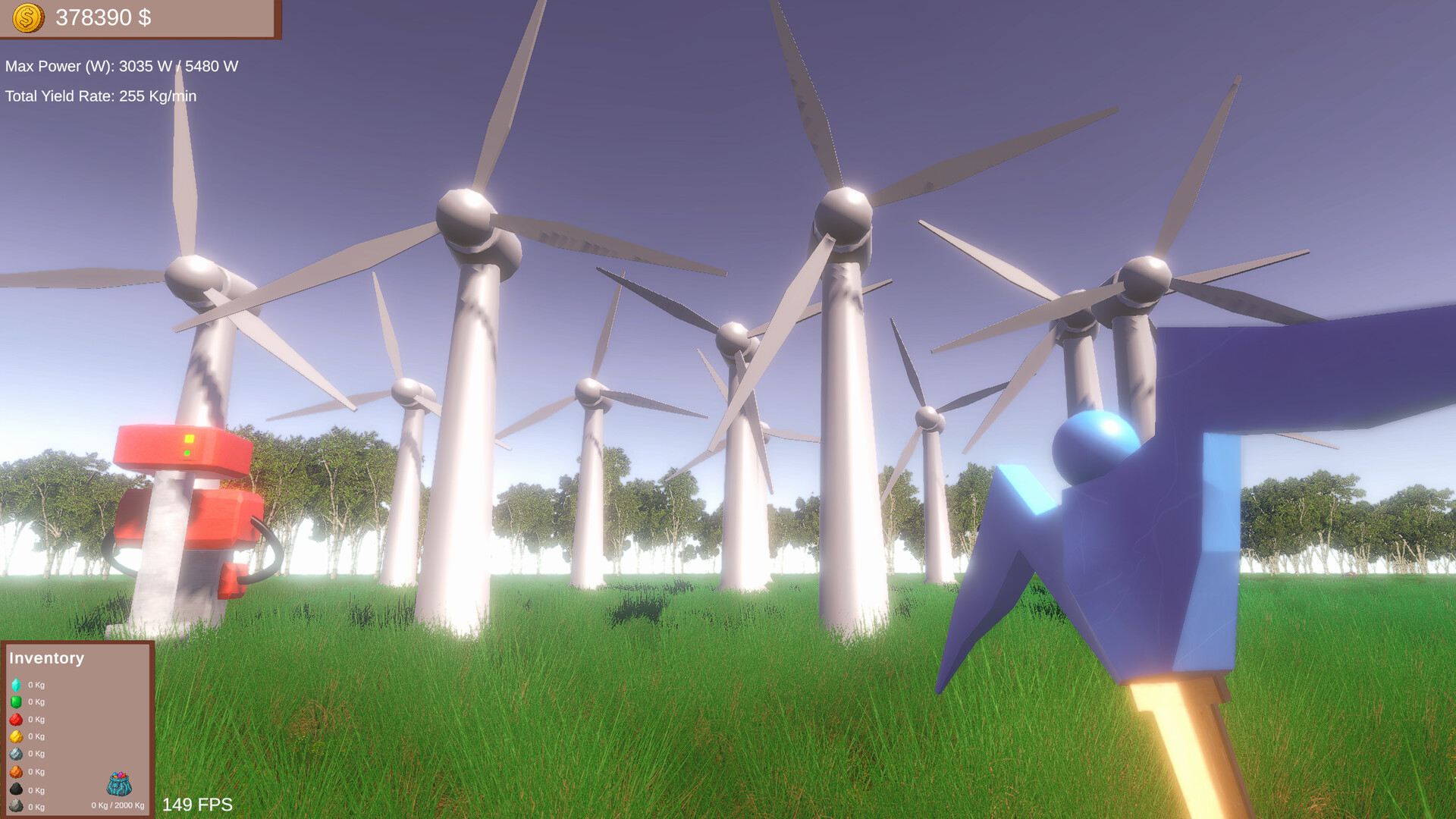Select the yellow gold ore icon
The width and height of the screenshot is (1456, 819).
click(x=16, y=736)
